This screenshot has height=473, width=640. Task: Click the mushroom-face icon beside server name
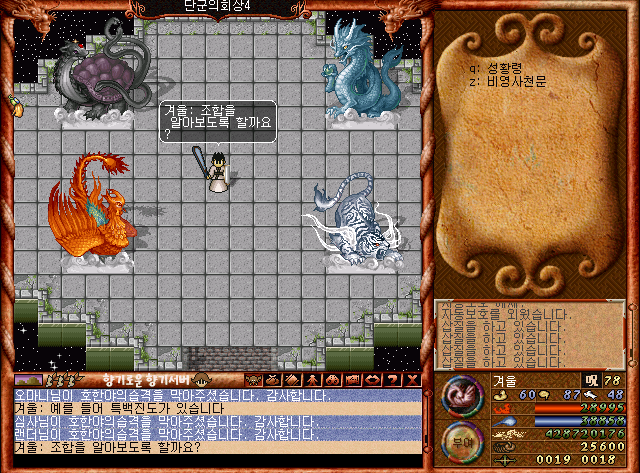click(204, 379)
